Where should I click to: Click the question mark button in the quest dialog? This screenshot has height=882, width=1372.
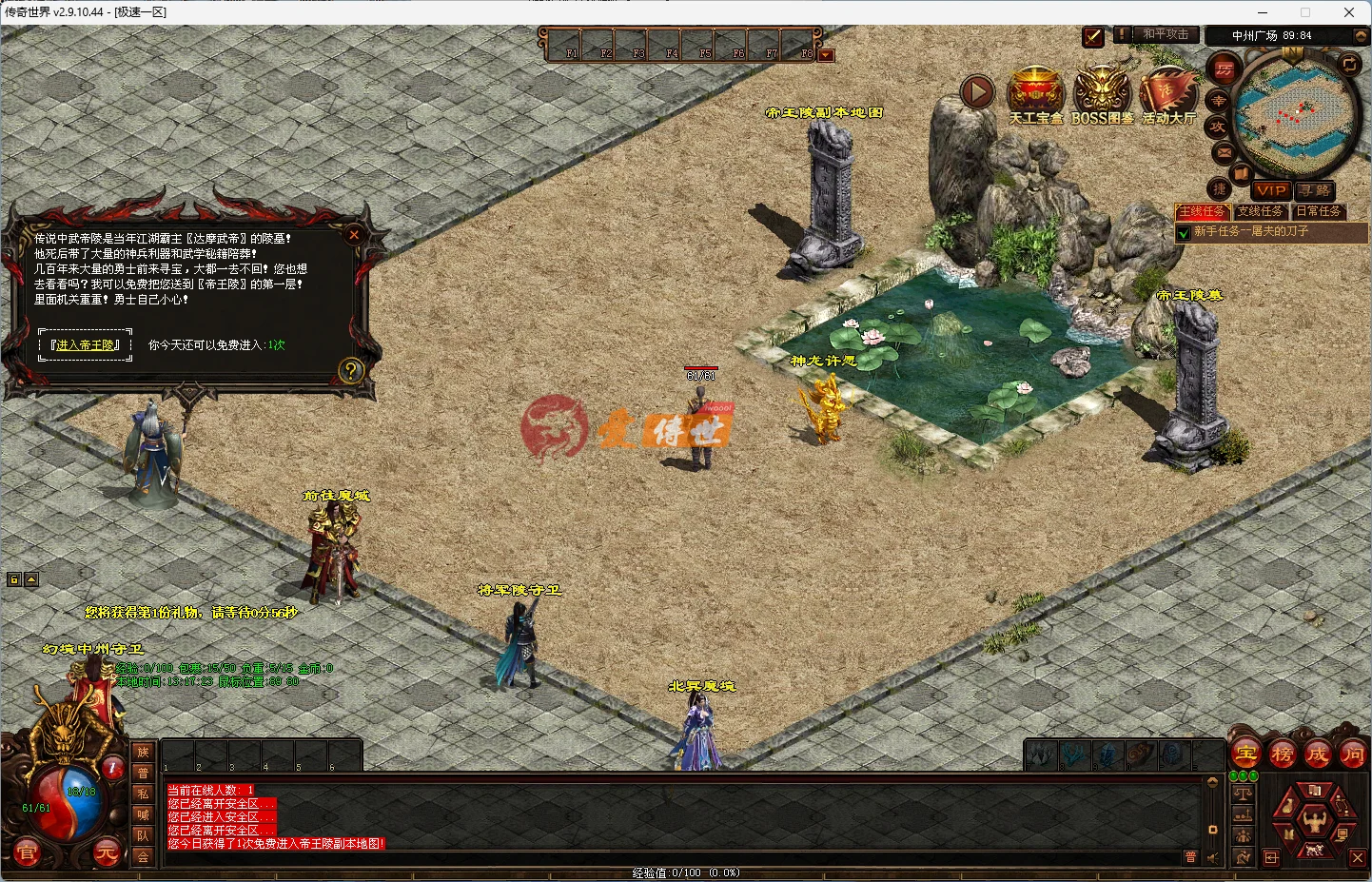point(352,370)
